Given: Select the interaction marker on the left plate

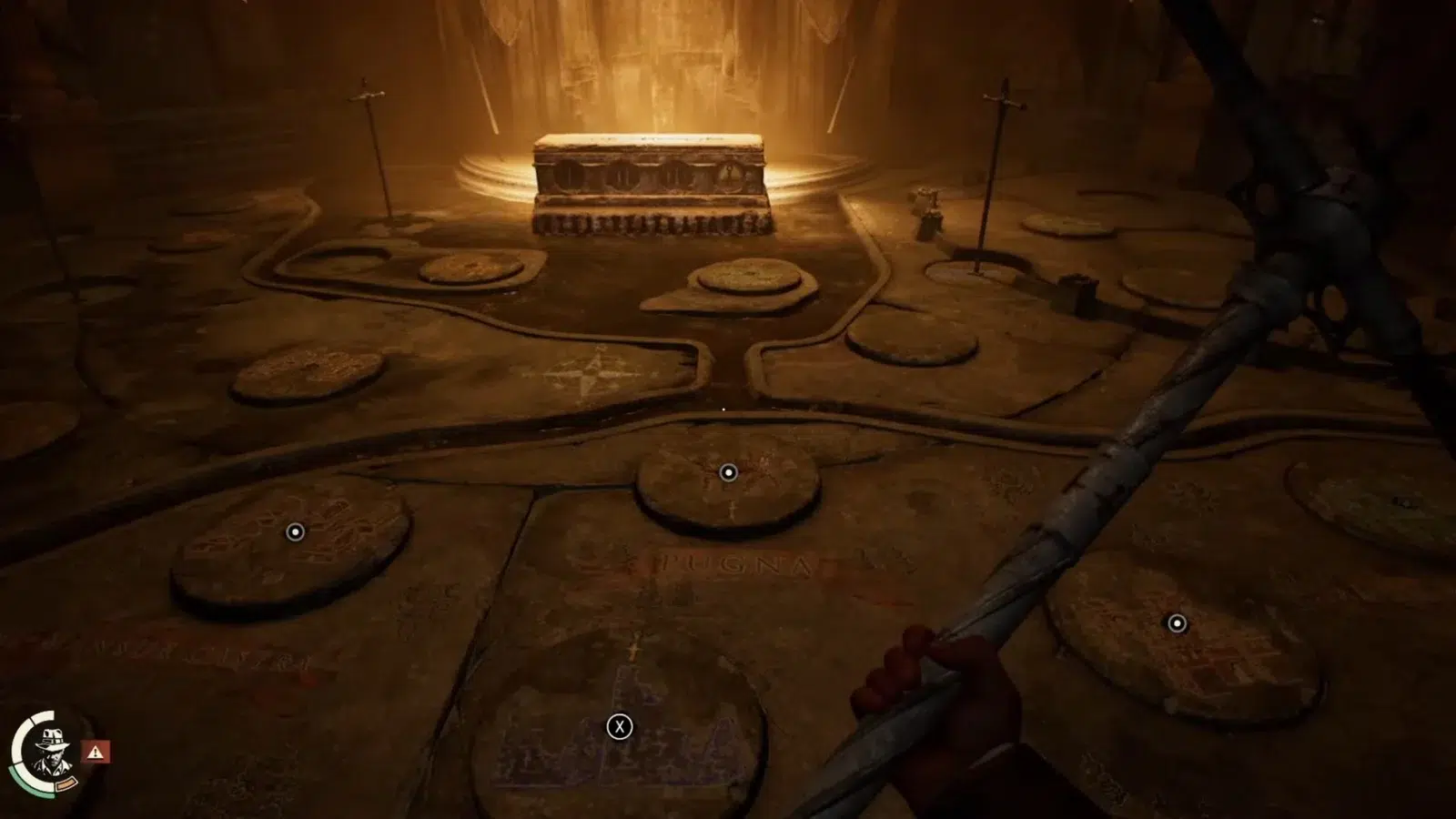Looking at the screenshot, I should click(295, 531).
